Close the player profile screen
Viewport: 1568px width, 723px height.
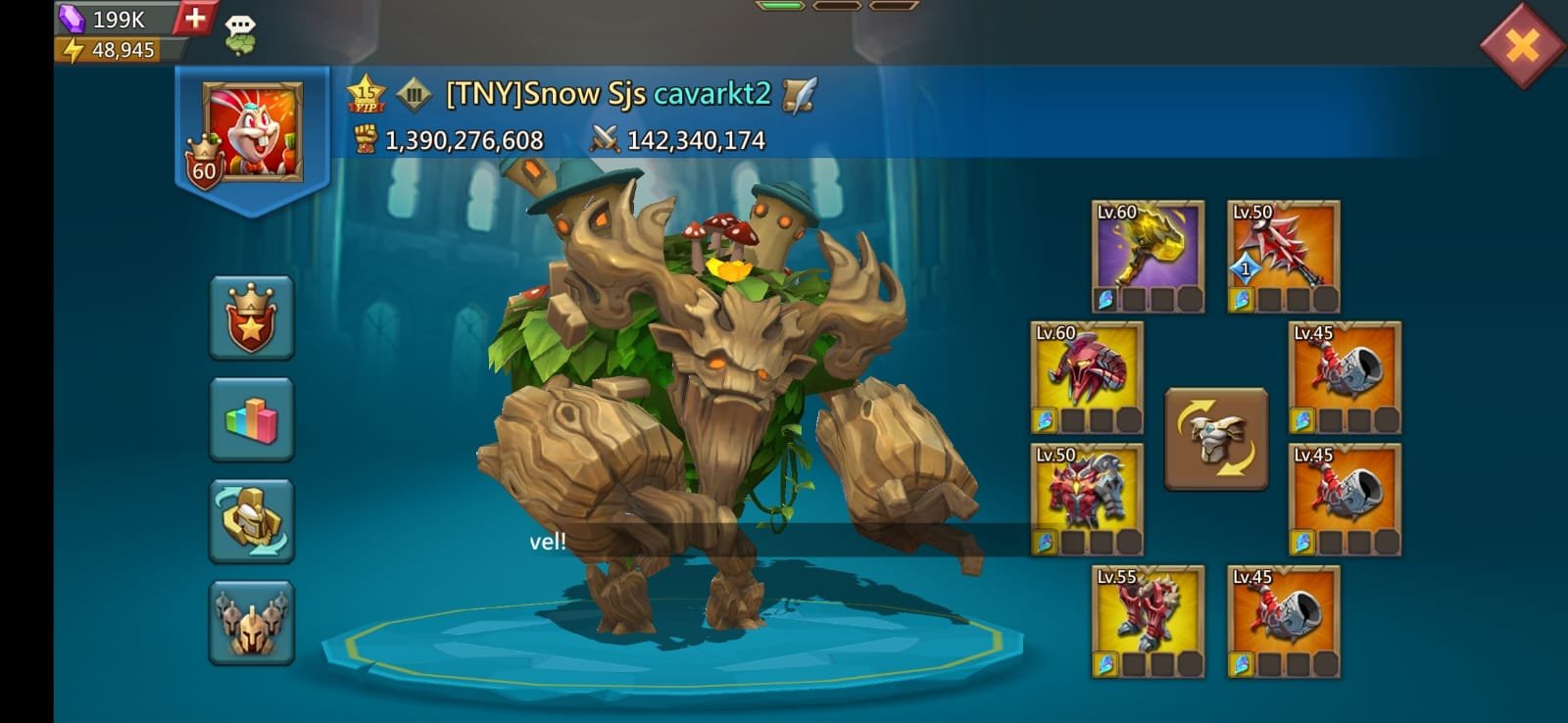[x=1522, y=45]
